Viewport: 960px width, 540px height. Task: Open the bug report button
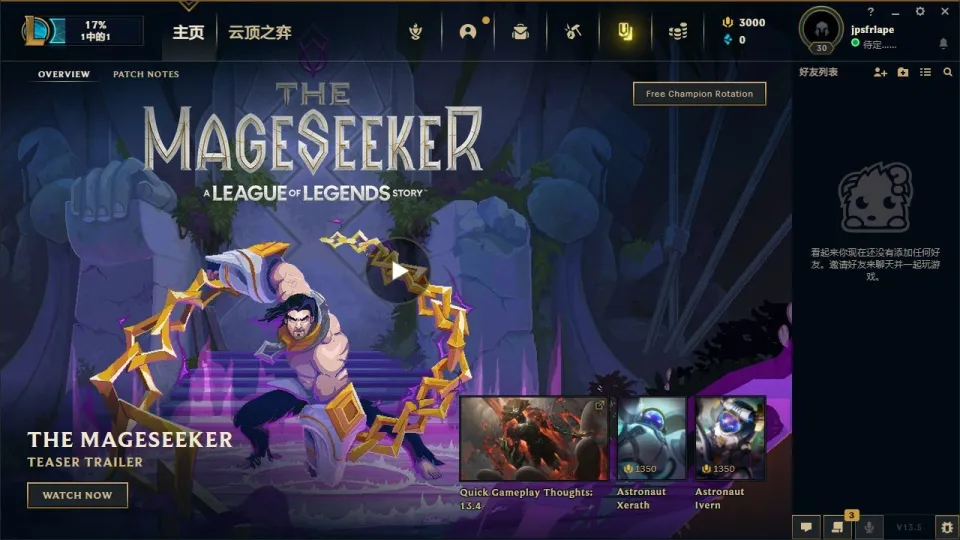pyautogui.click(x=945, y=526)
